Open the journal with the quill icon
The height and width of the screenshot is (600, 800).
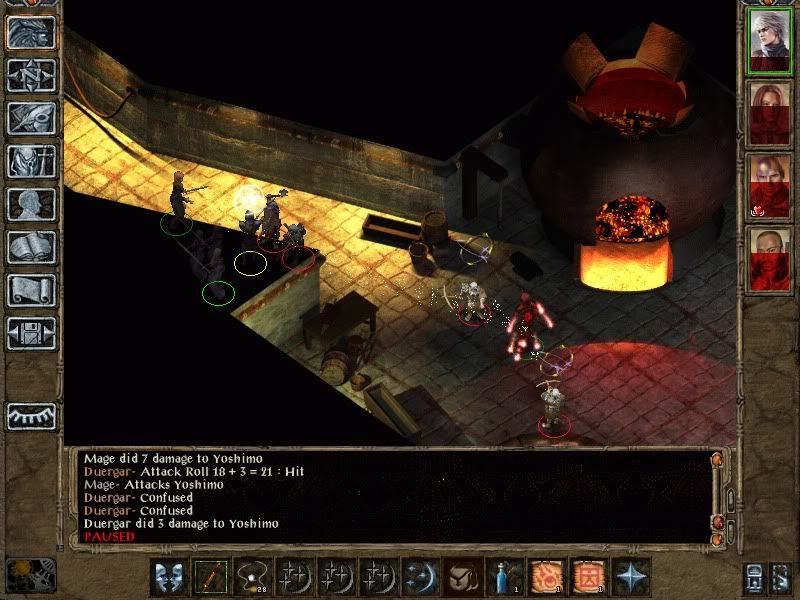coord(30,119)
